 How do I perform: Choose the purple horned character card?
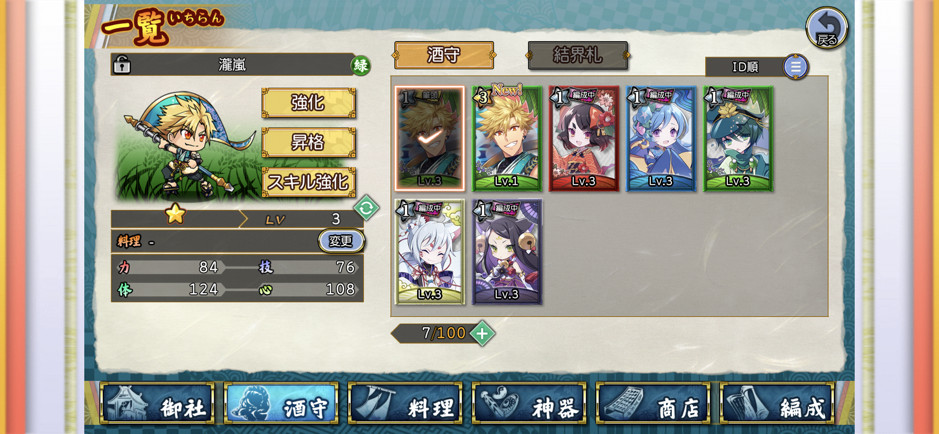[506, 251]
